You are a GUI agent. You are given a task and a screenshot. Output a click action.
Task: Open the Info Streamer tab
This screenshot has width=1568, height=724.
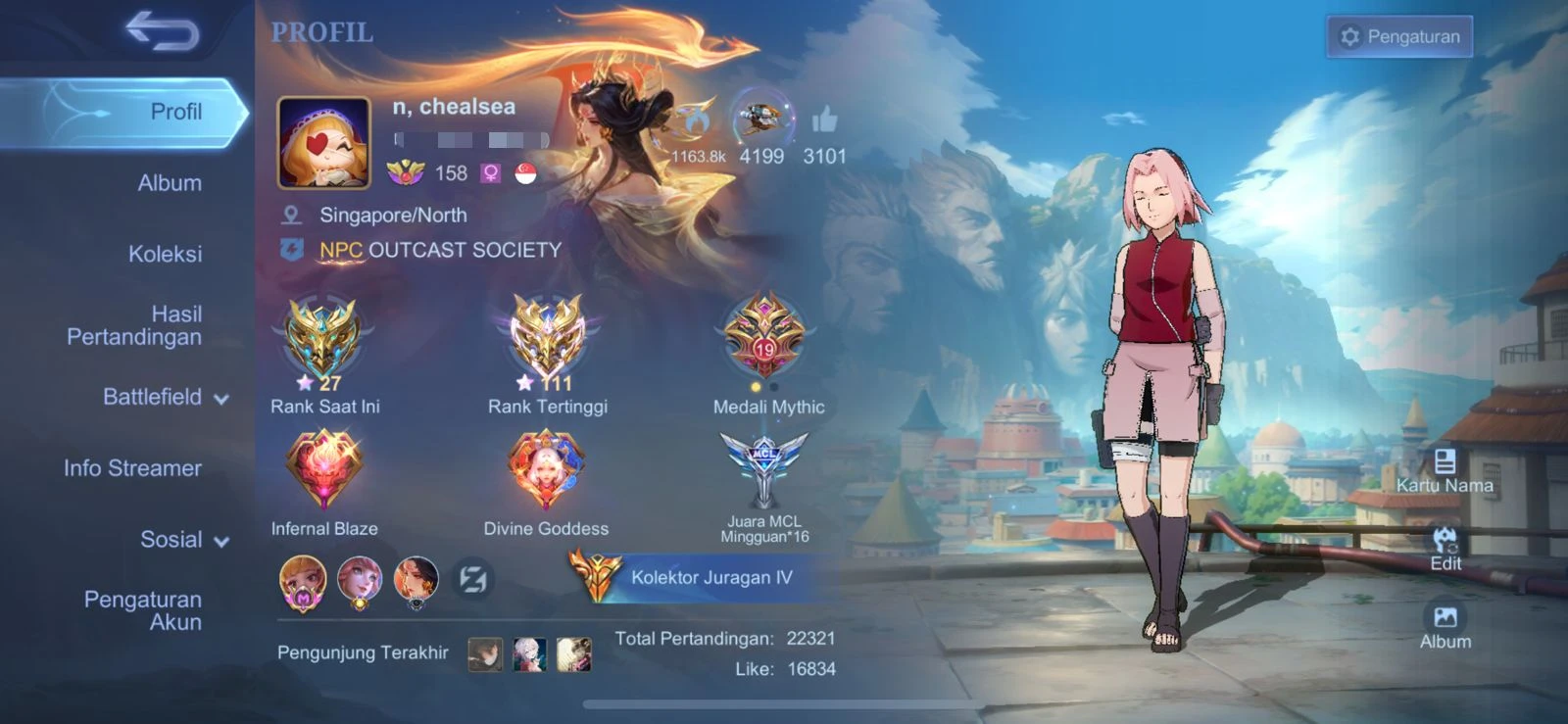(132, 468)
